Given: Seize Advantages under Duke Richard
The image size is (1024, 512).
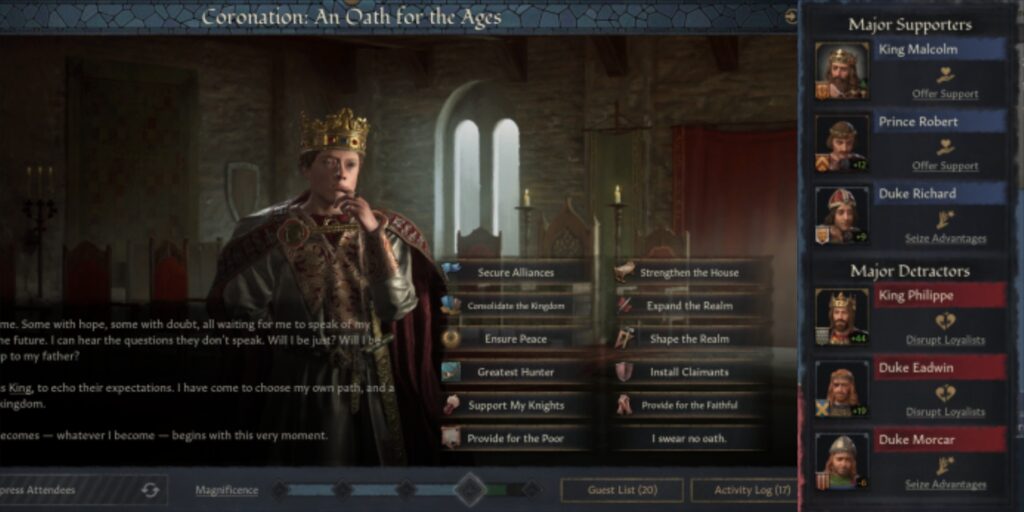Looking at the screenshot, I should point(945,238).
